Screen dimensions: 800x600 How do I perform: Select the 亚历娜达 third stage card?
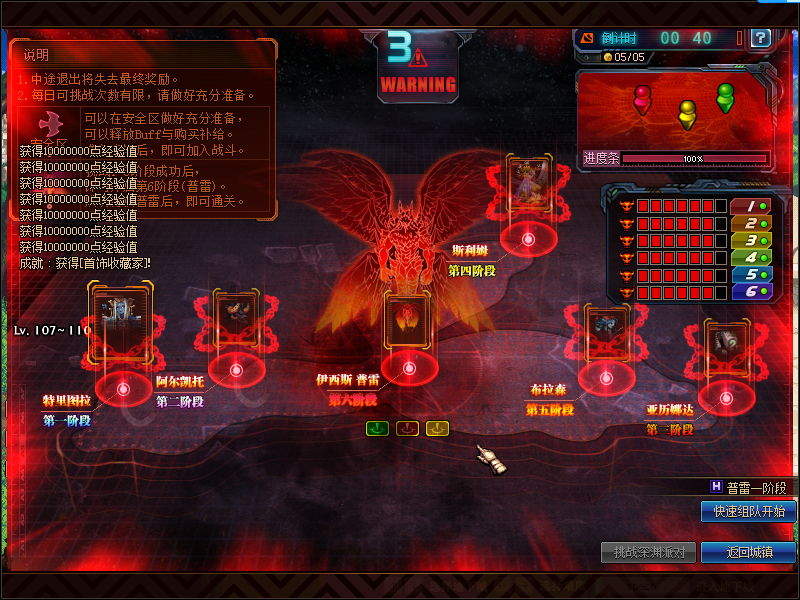point(726,348)
